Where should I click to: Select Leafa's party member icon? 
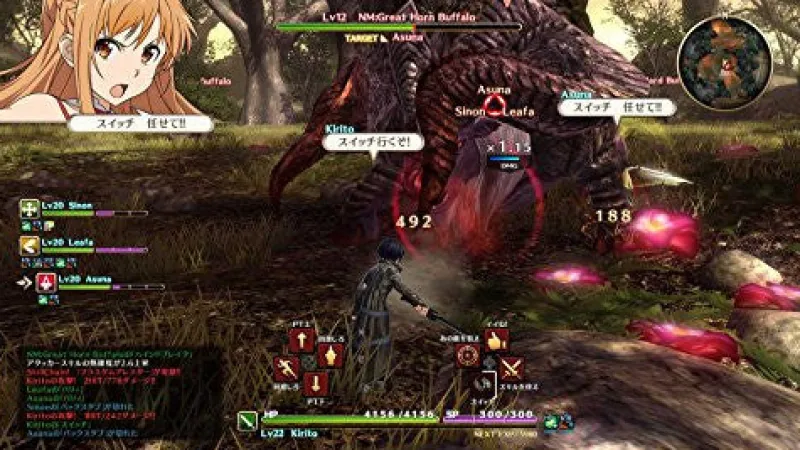click(x=28, y=245)
